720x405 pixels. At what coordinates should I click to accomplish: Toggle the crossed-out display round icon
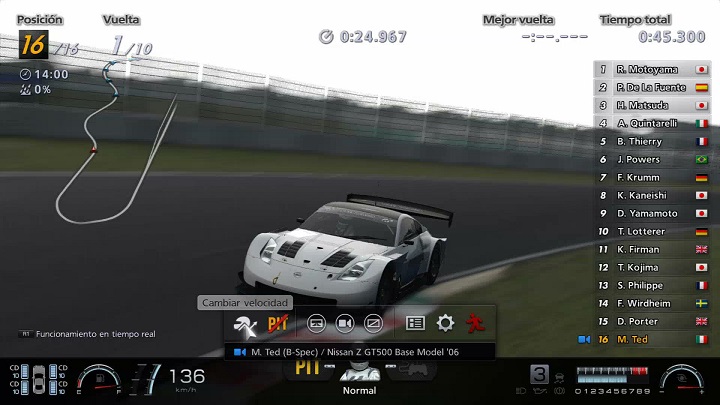click(373, 323)
